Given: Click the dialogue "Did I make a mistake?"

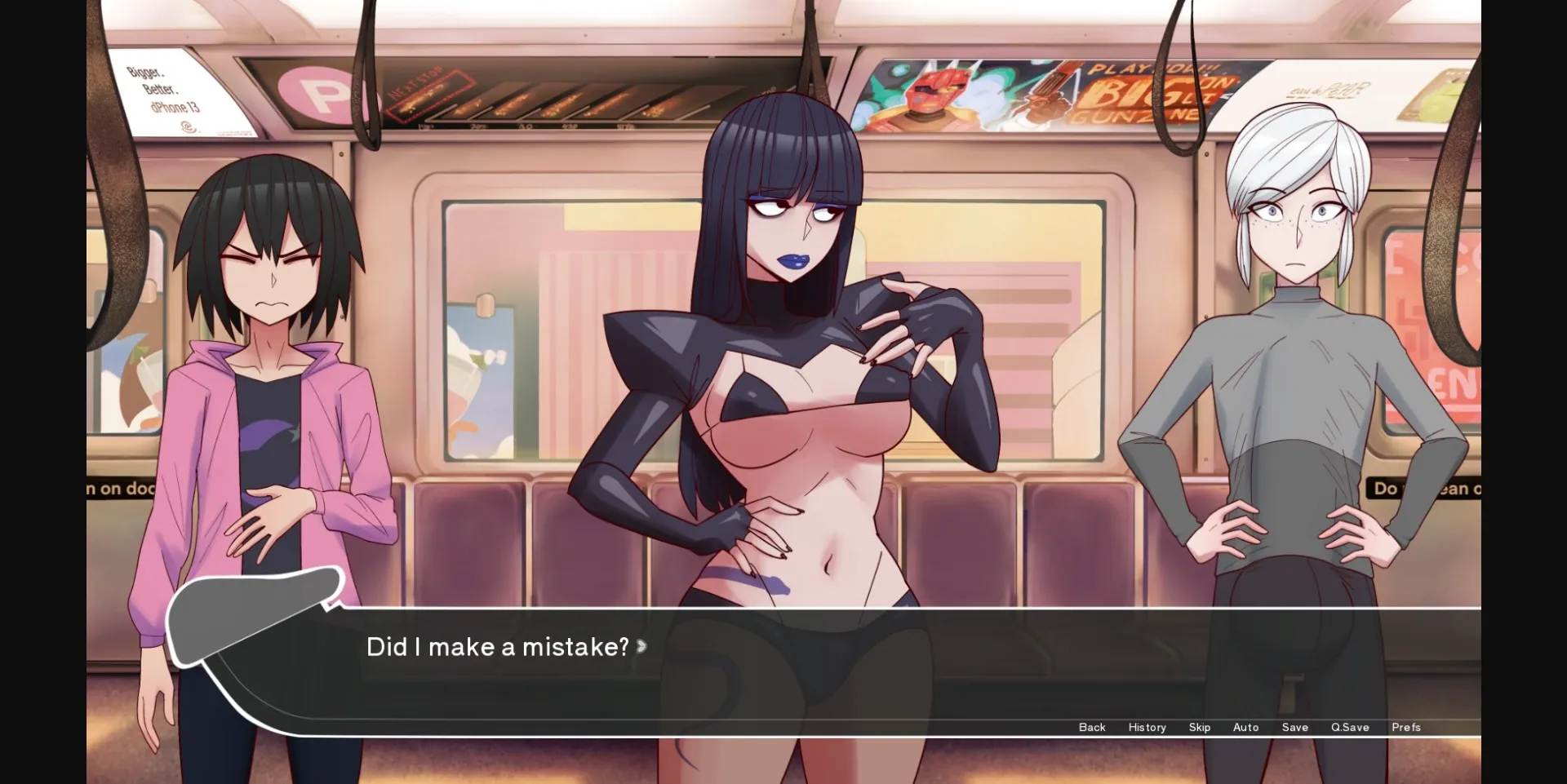Looking at the screenshot, I should (x=496, y=646).
